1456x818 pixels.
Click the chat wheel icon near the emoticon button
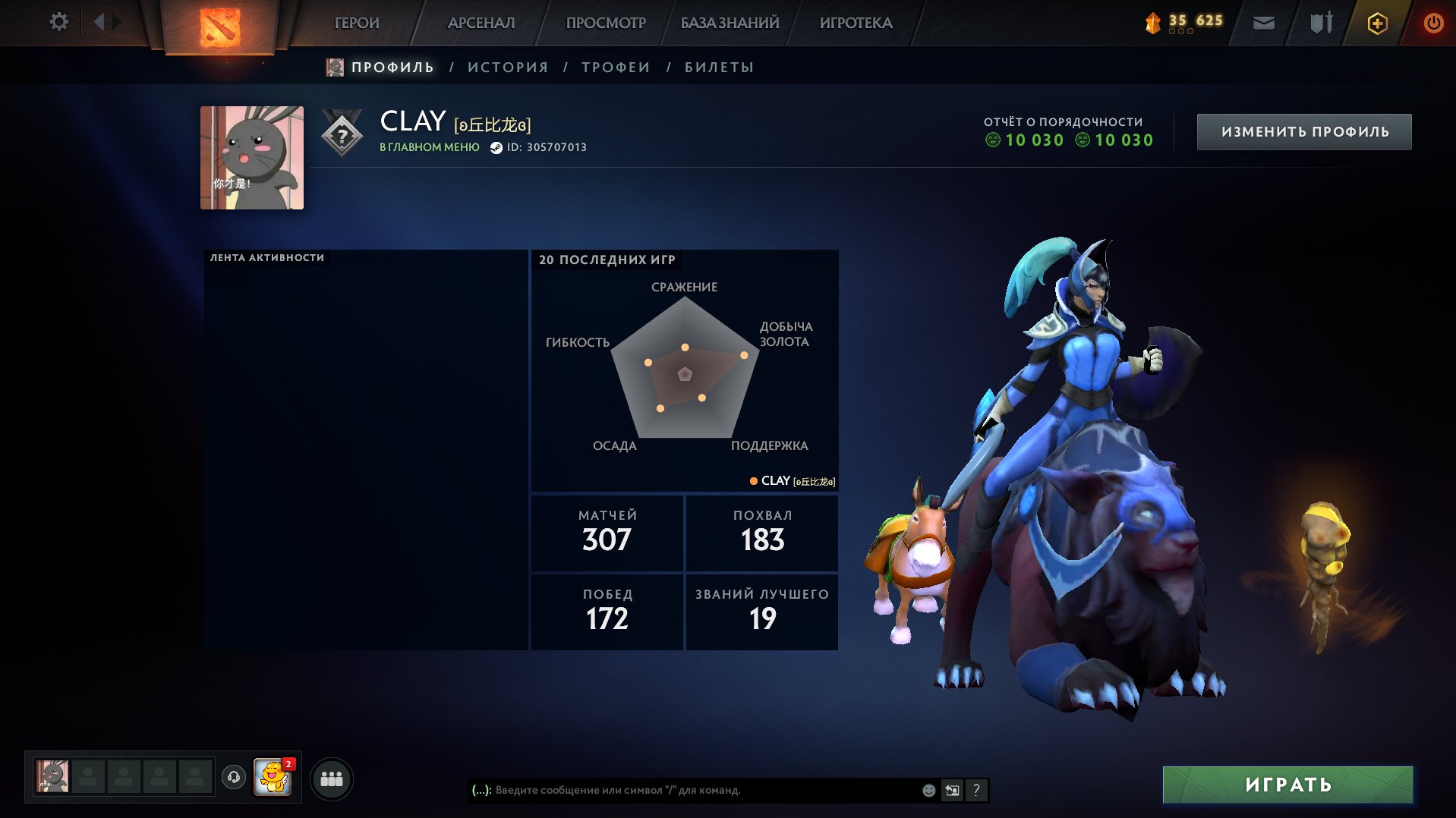[x=952, y=790]
